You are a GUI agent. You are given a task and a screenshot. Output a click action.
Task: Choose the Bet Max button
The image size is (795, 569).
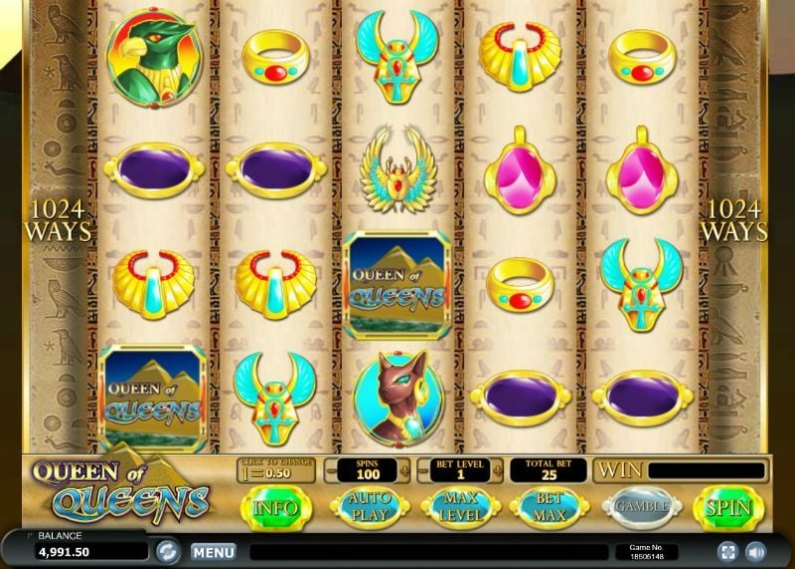pos(548,508)
